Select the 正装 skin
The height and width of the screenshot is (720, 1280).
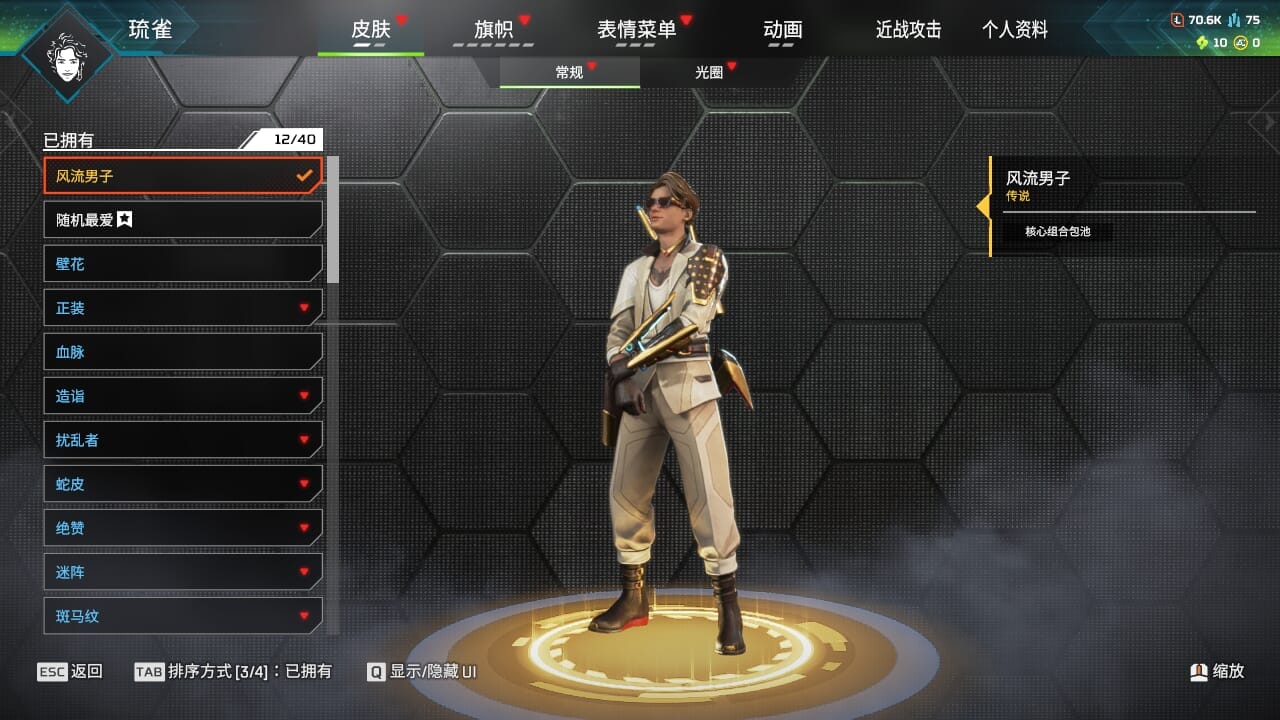tap(183, 308)
